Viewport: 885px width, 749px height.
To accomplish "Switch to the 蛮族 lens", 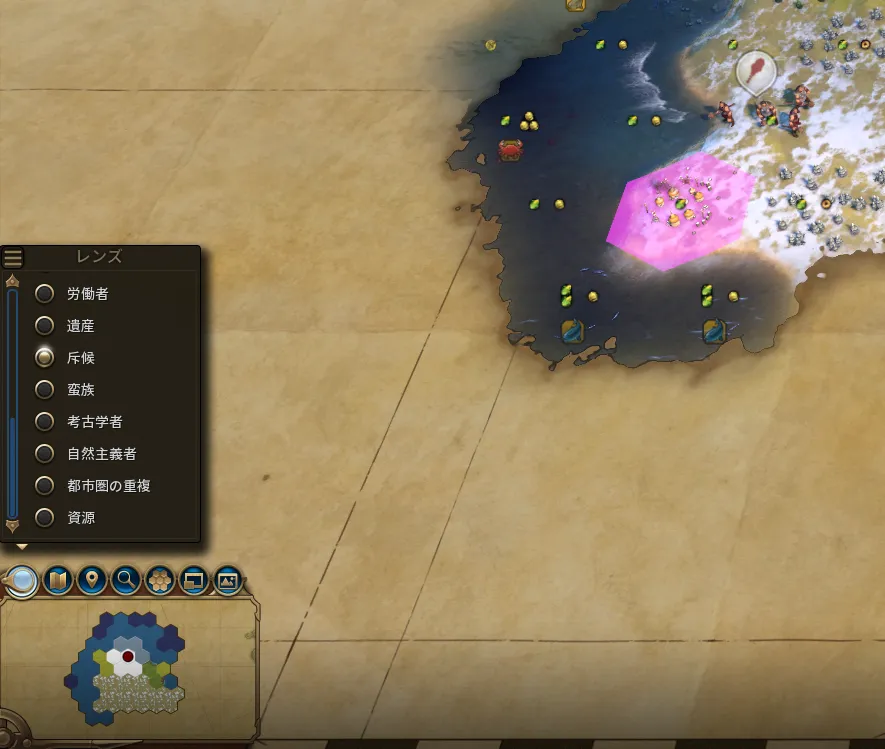I will [x=45, y=390].
